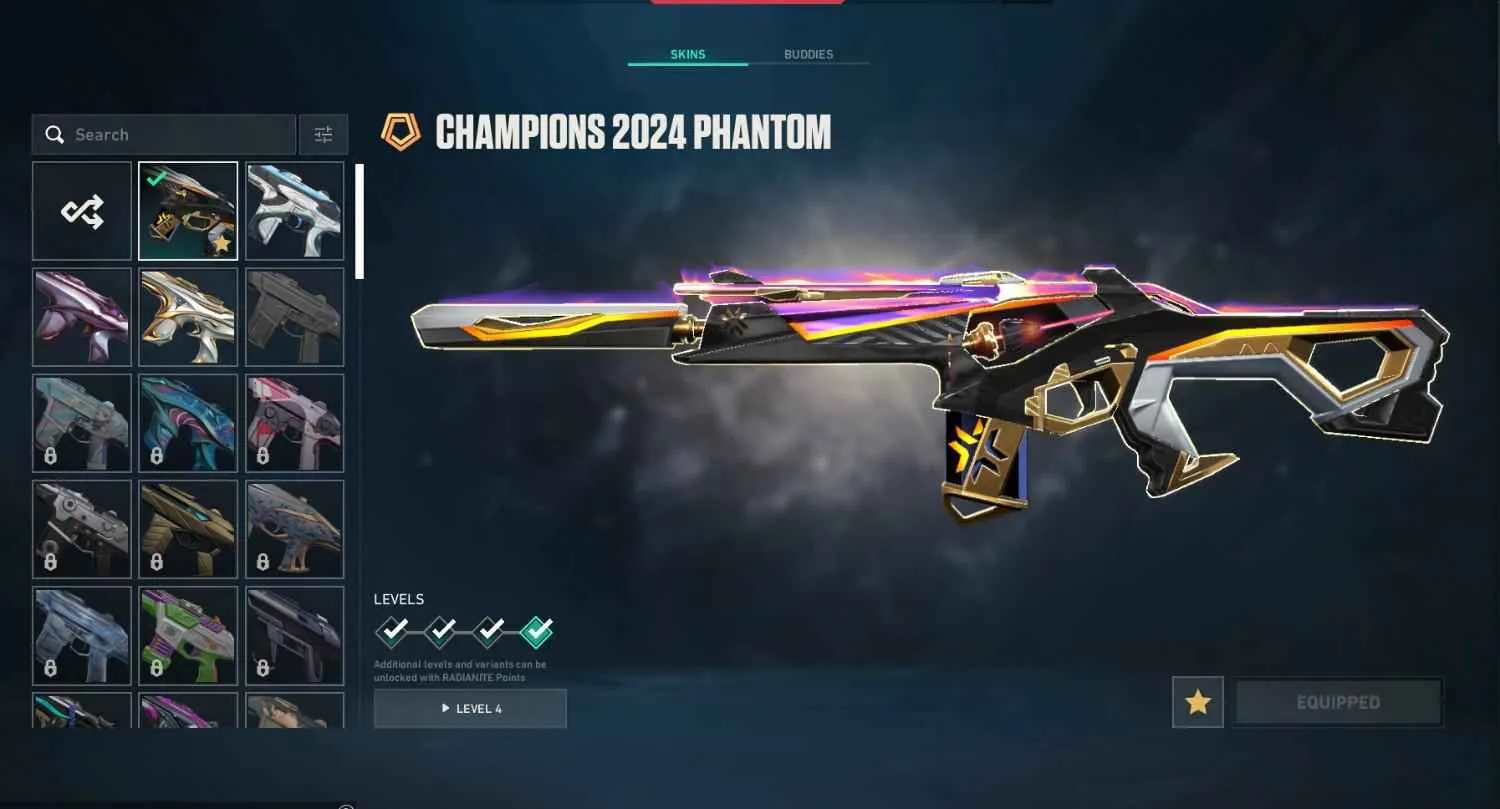Switch to the BUDDIES tab
This screenshot has width=1500, height=809.
807,54
